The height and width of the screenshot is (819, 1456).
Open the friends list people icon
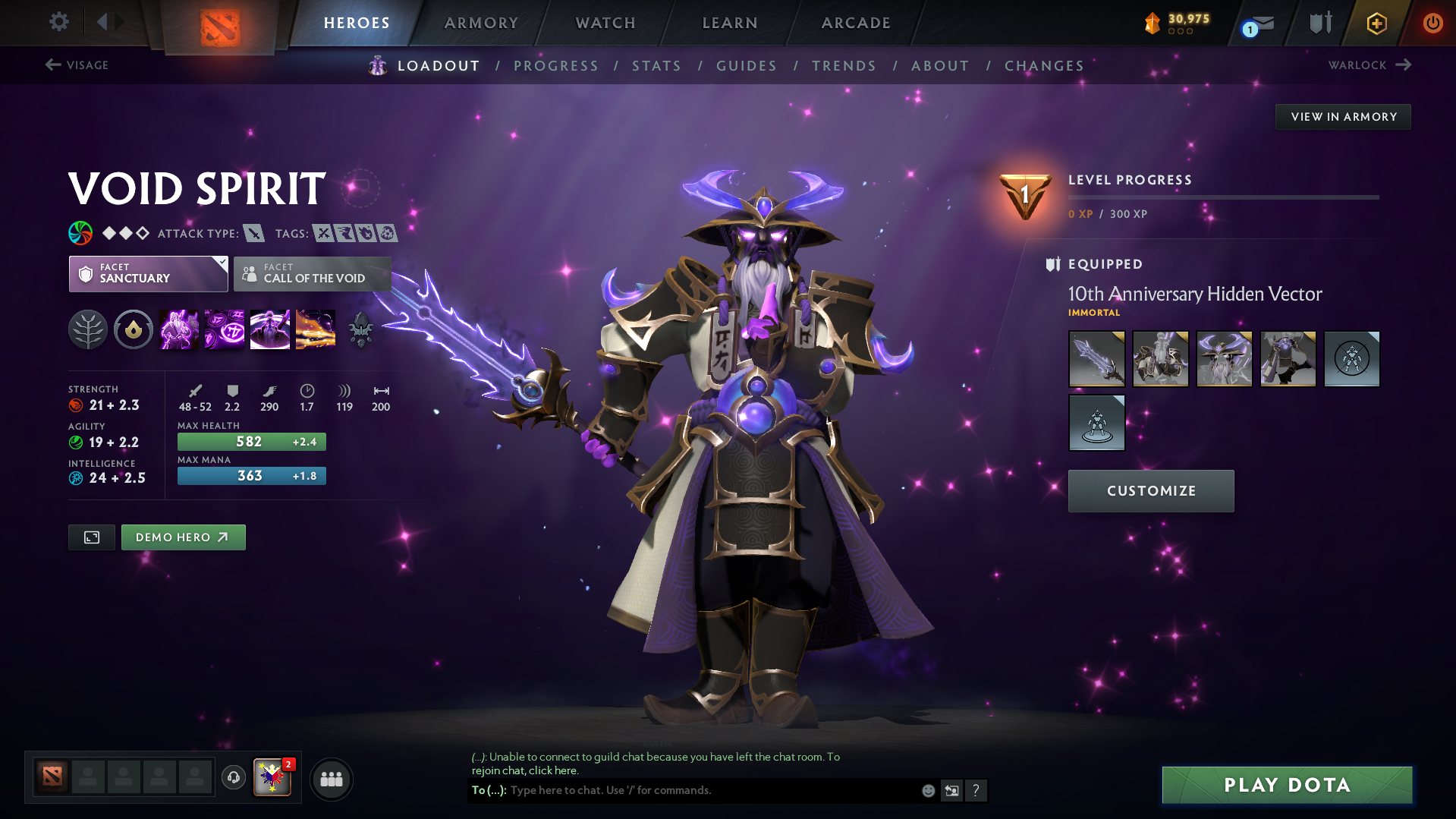[331, 779]
